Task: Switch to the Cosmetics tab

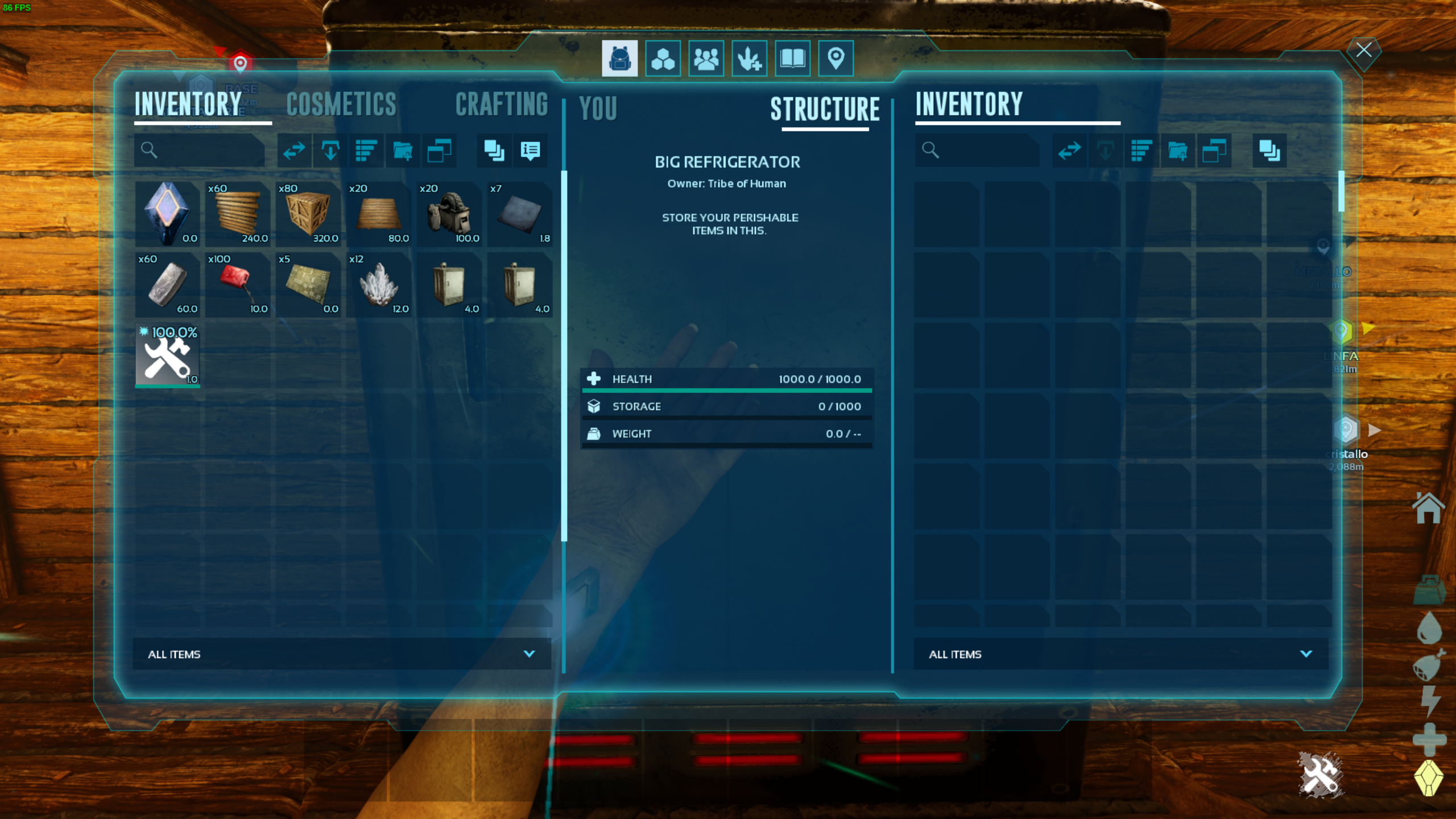Action: tap(341, 105)
